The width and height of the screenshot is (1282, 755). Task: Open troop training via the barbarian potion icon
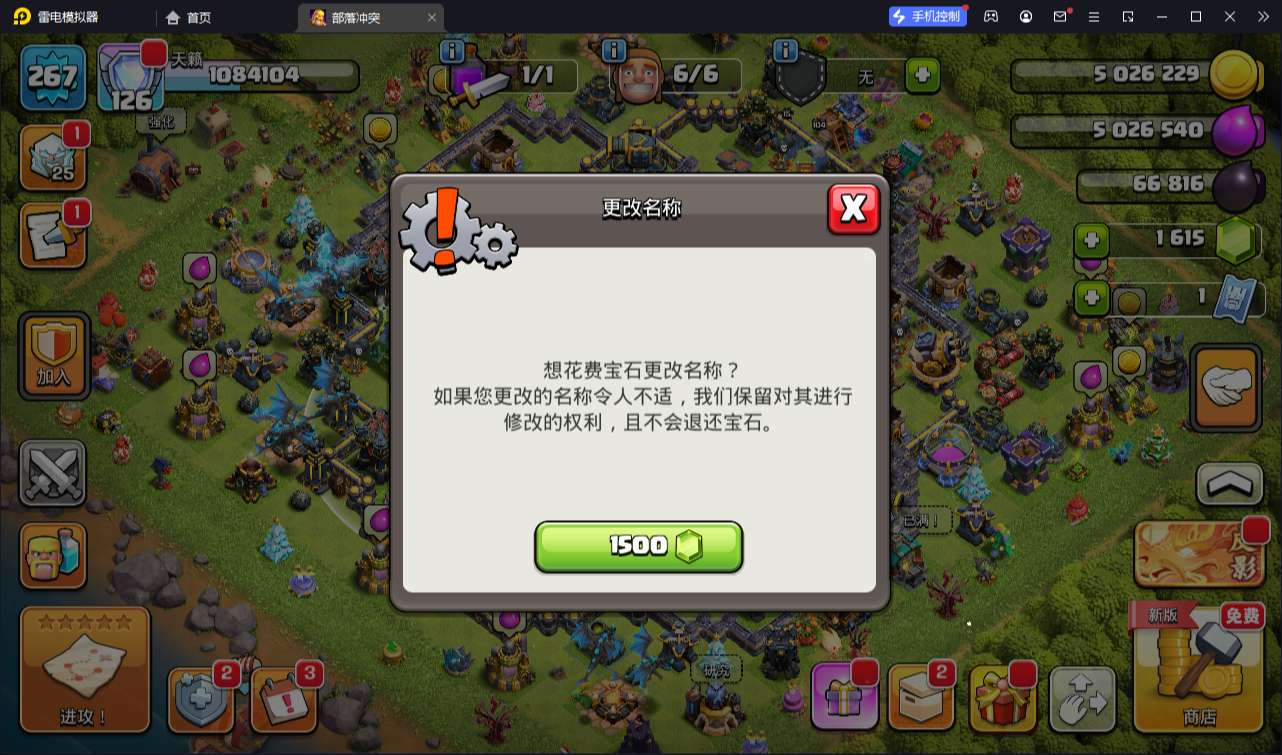coord(52,556)
